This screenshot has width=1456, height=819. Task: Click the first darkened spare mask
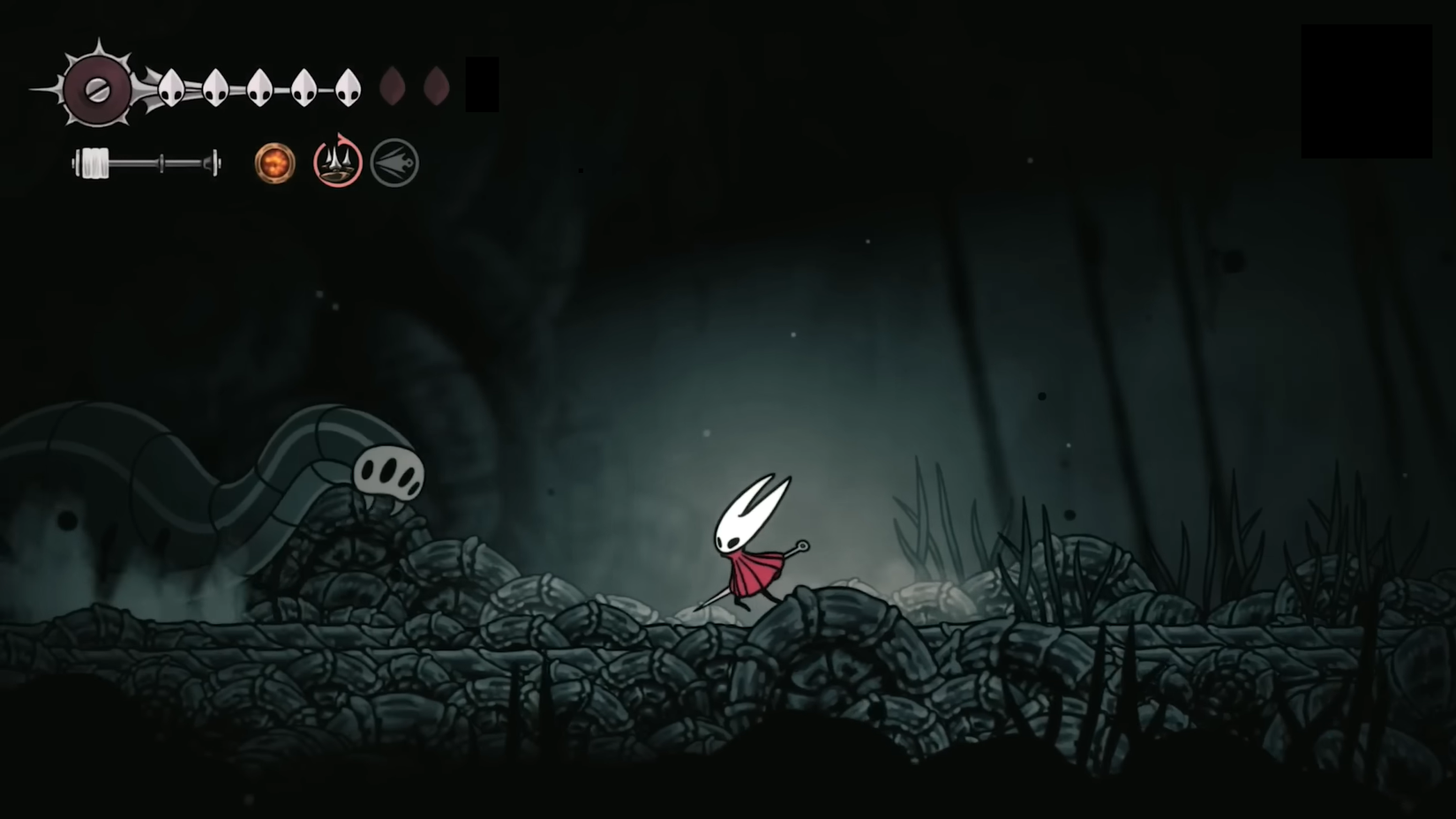[391, 86]
